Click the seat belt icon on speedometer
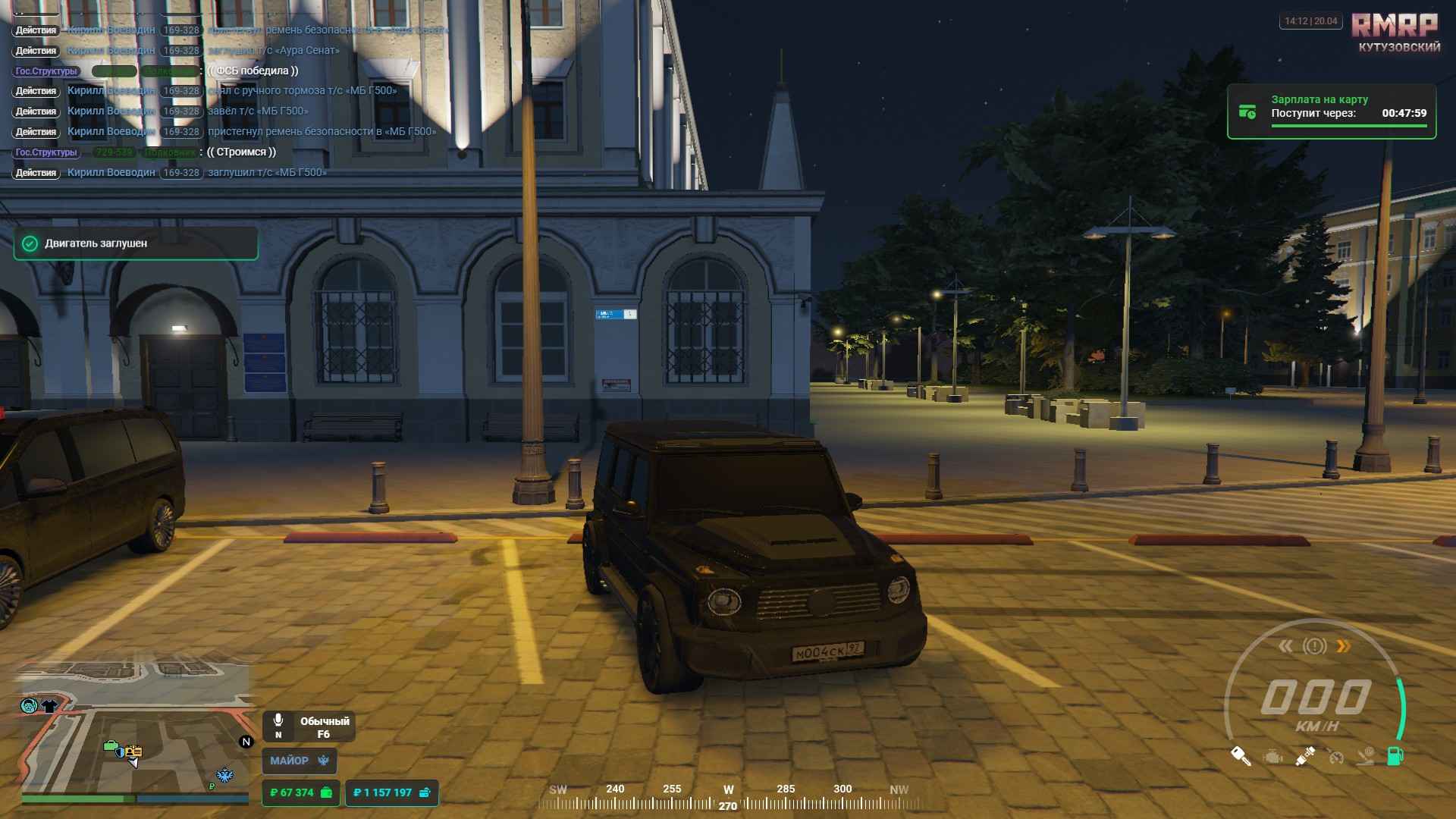The width and height of the screenshot is (1456, 819). tap(1304, 756)
